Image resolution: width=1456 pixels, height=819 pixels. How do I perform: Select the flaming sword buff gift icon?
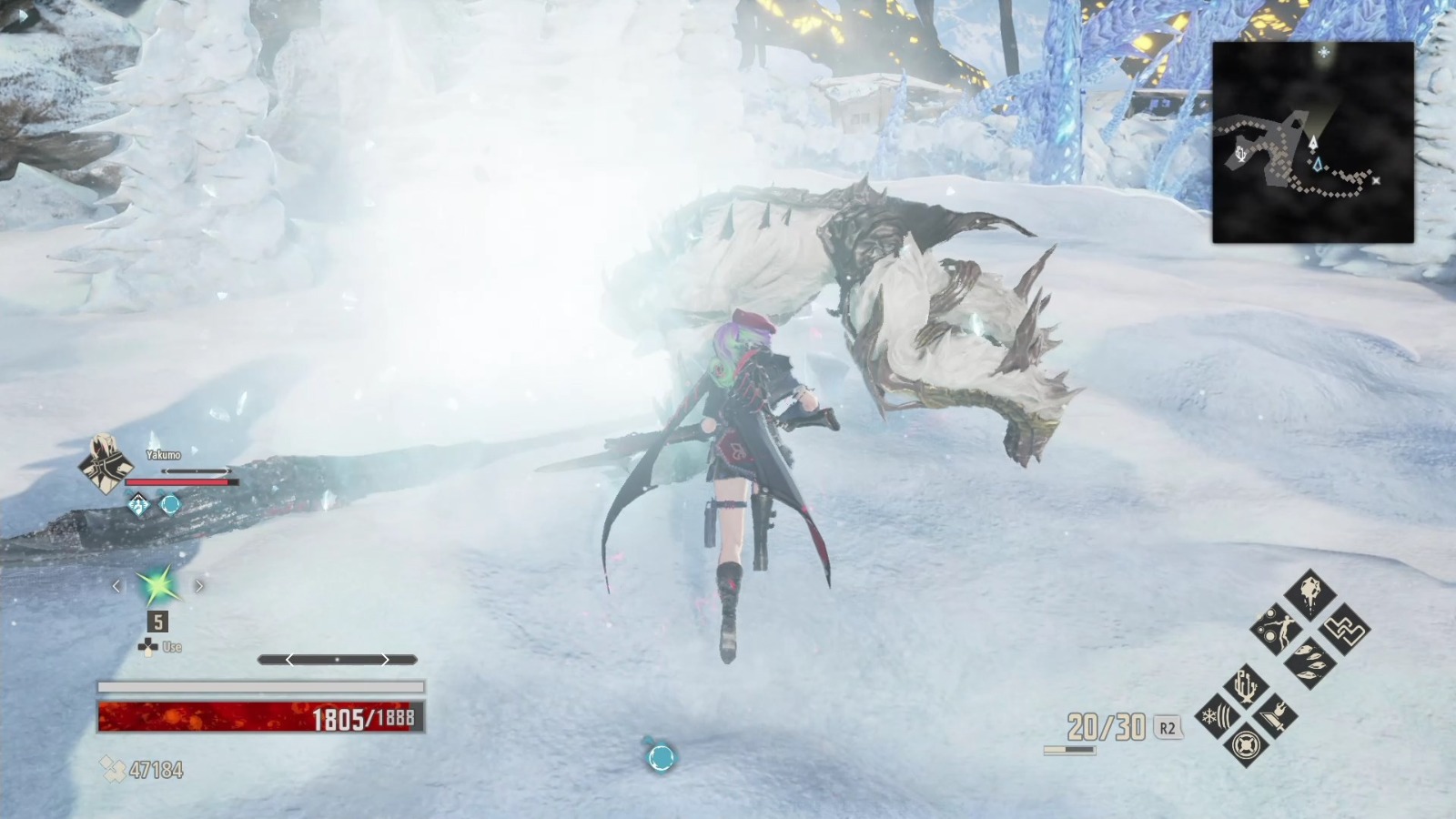[x=1278, y=717]
